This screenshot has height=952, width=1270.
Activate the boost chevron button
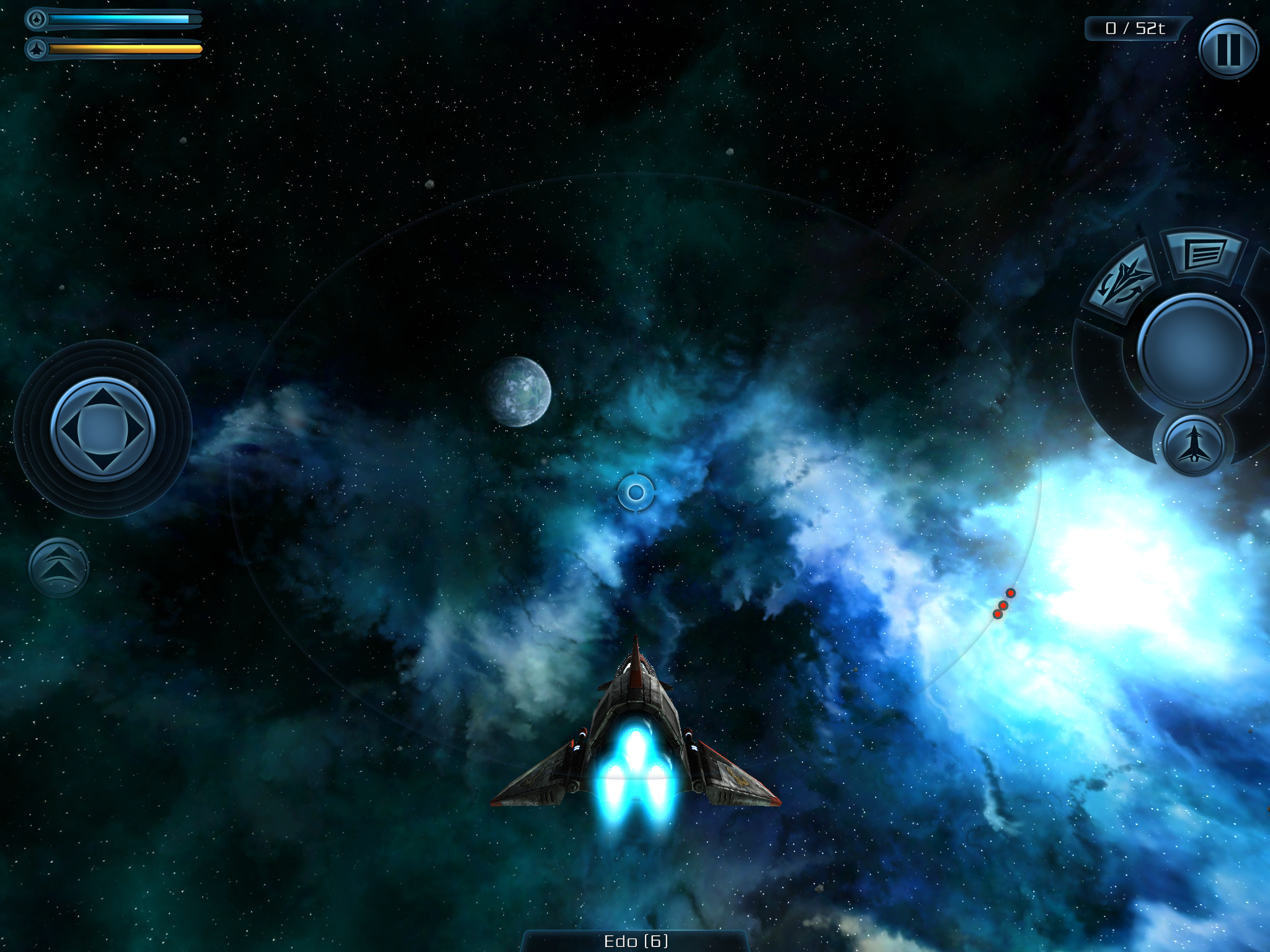tap(58, 567)
